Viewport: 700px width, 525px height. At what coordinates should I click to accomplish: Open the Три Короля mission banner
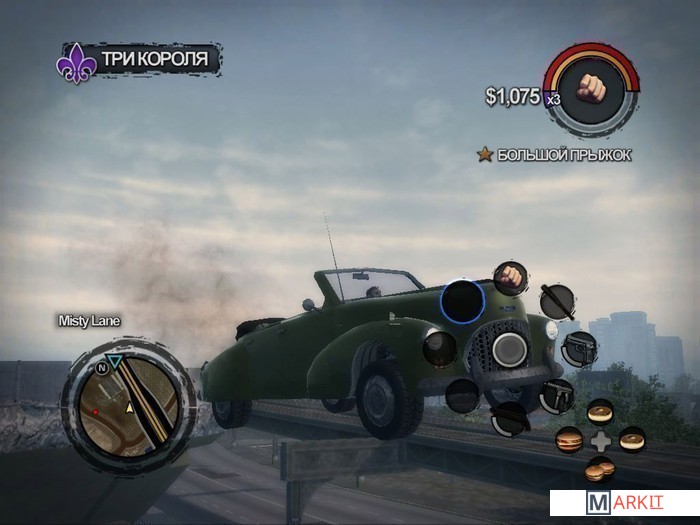pos(139,59)
